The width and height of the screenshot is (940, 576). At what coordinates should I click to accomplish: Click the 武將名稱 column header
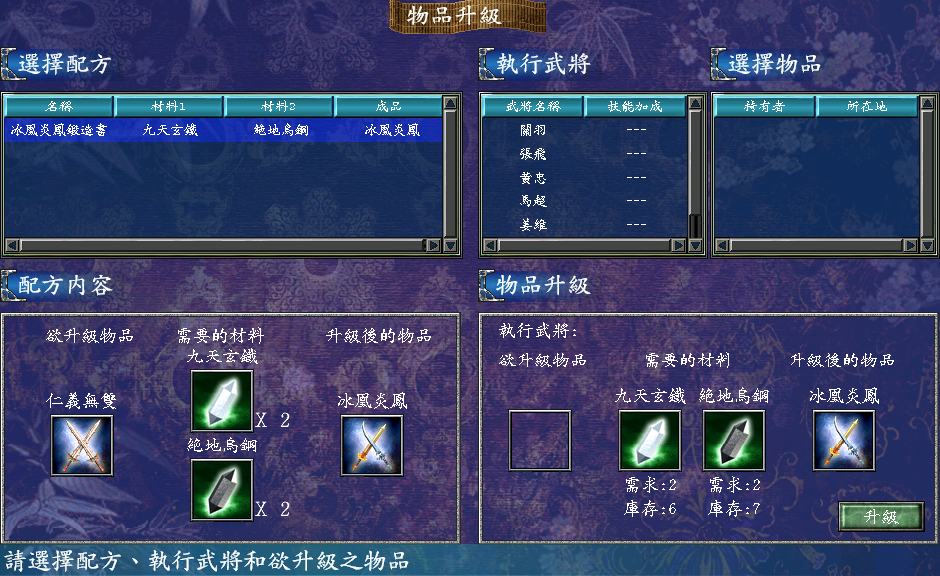coord(533,106)
